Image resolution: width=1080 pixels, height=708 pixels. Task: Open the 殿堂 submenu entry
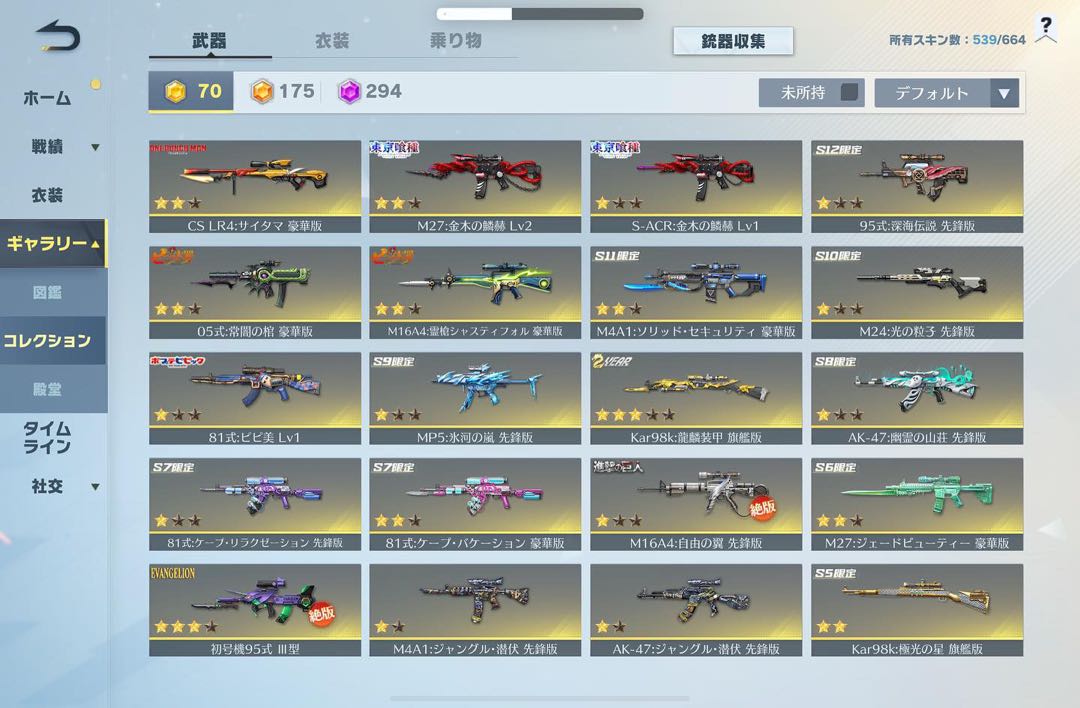pos(47,388)
